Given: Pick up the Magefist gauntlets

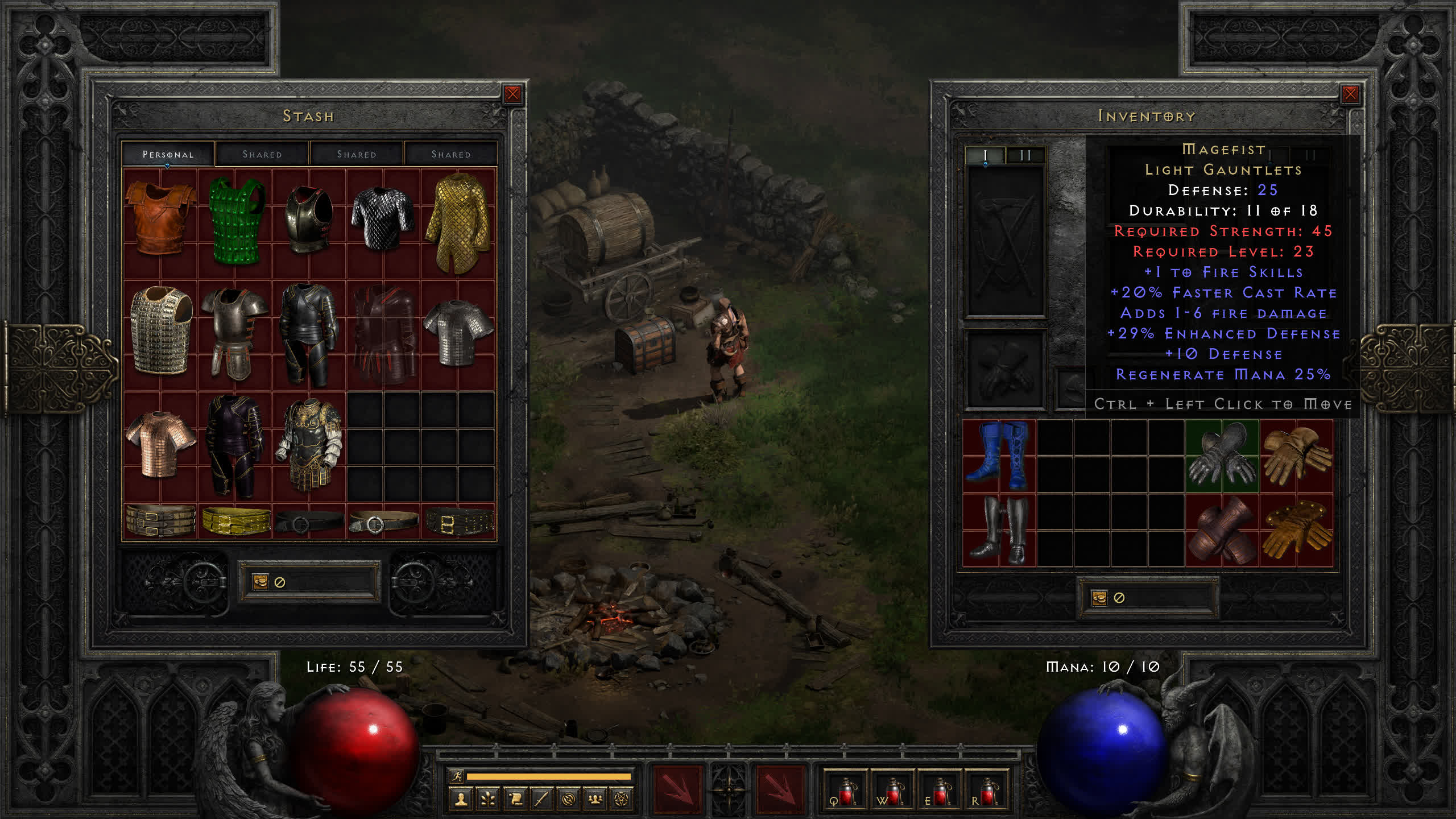Looking at the screenshot, I should [1222, 456].
